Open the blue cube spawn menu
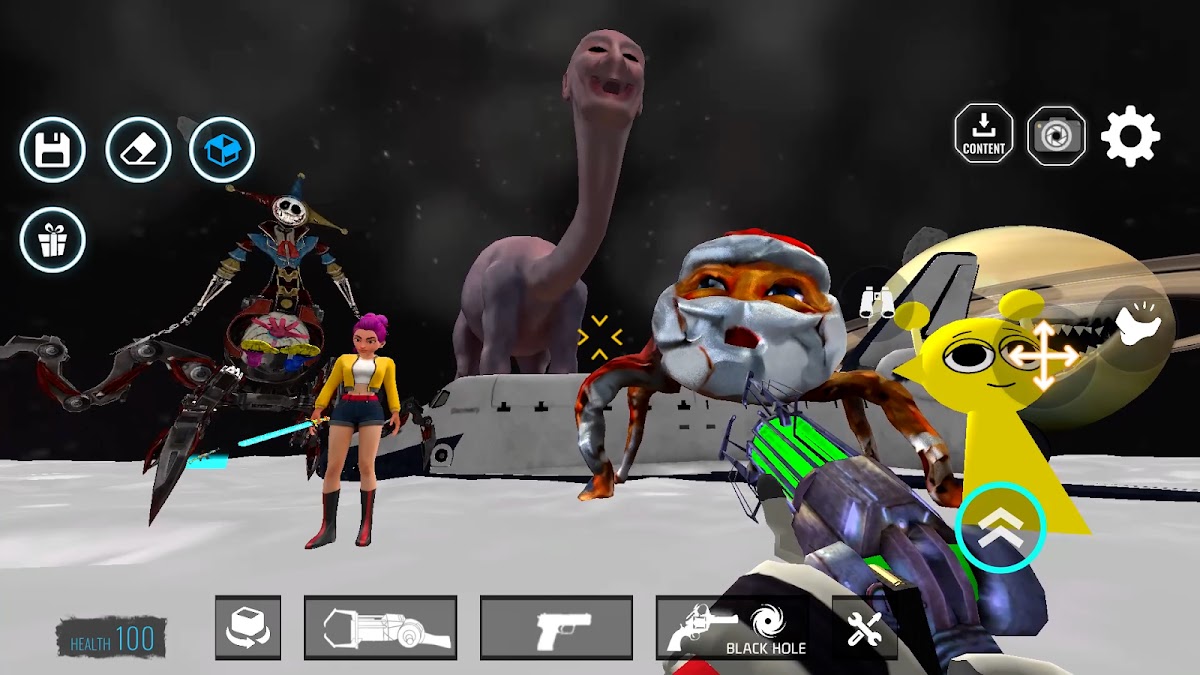The height and width of the screenshot is (675, 1200). point(222,151)
